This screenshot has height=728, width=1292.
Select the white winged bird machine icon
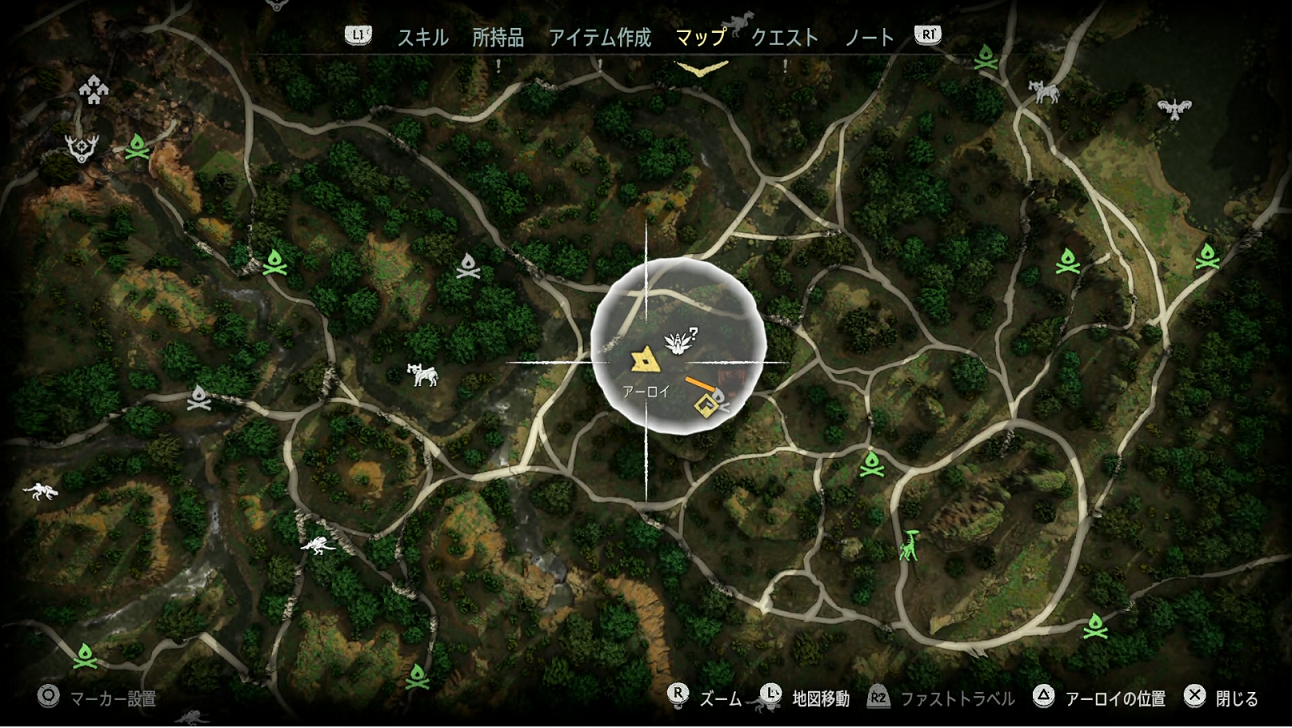coord(1178,106)
